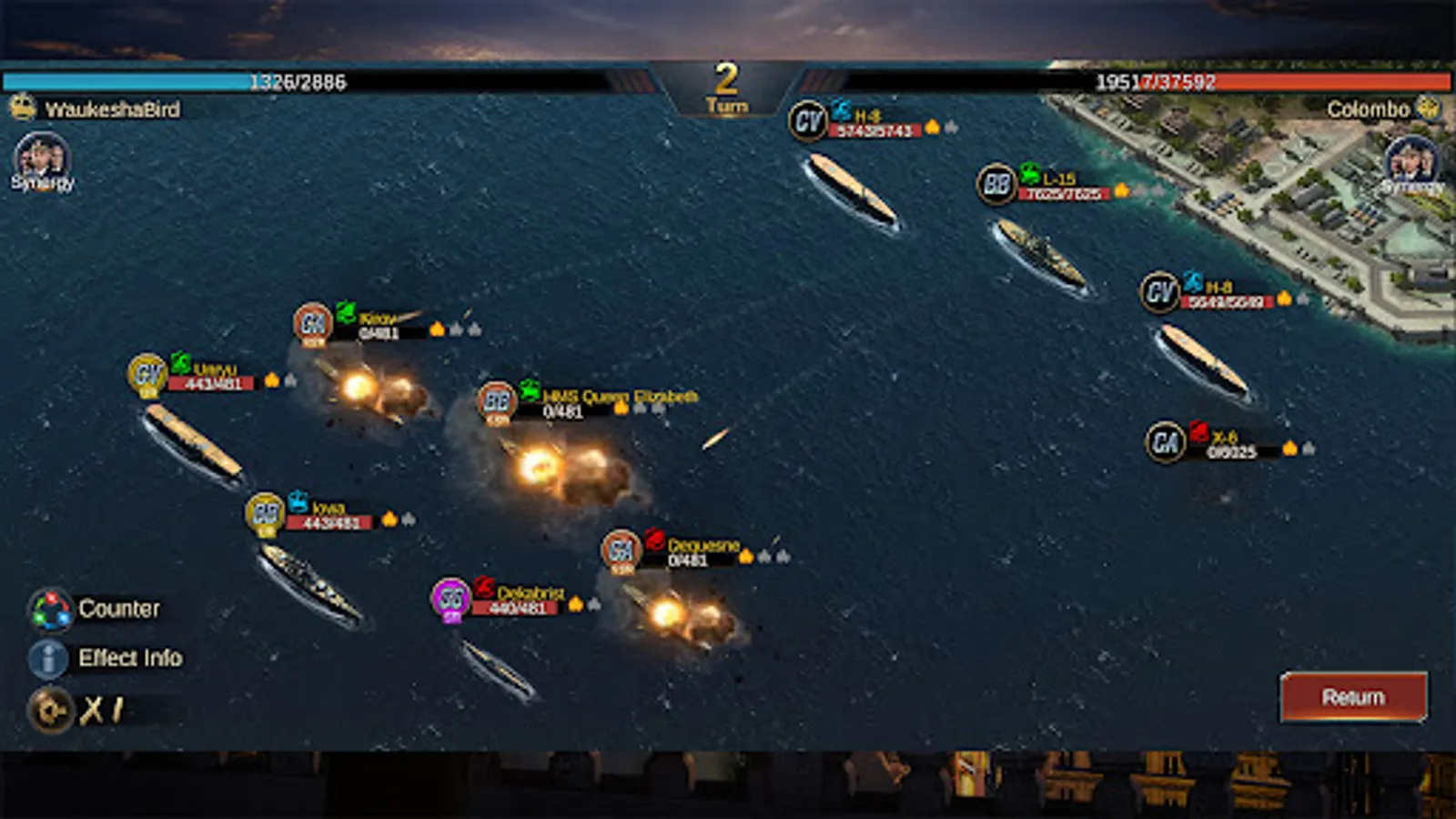Select the enemy L-15 BB badge
The width and height of the screenshot is (1456, 819).
click(996, 185)
